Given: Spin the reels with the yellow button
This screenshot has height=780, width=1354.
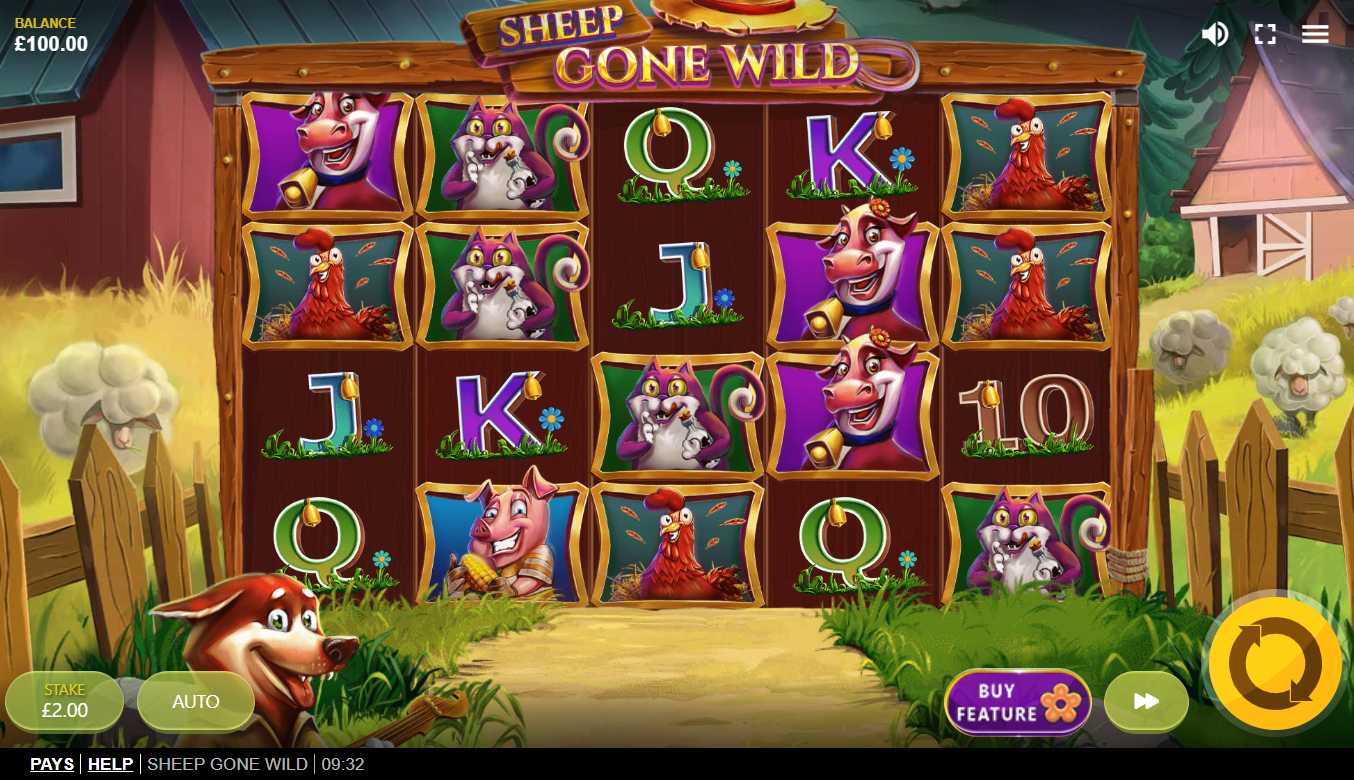Looking at the screenshot, I should [x=1275, y=664].
